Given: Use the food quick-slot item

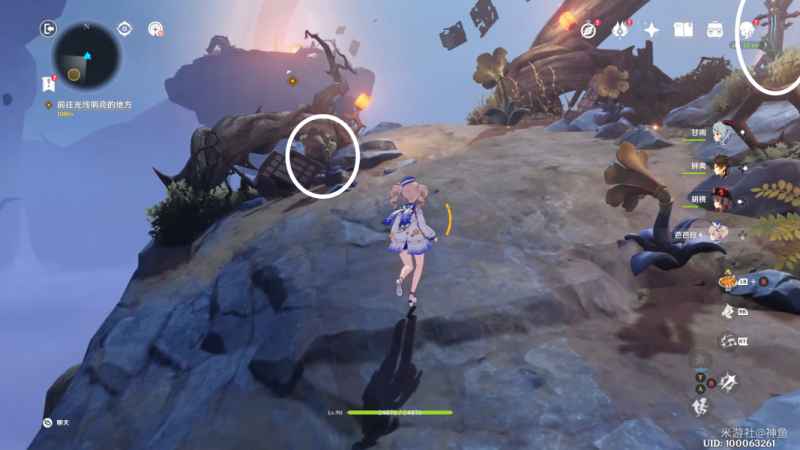Looking at the screenshot, I should pyautogui.click(x=729, y=282).
